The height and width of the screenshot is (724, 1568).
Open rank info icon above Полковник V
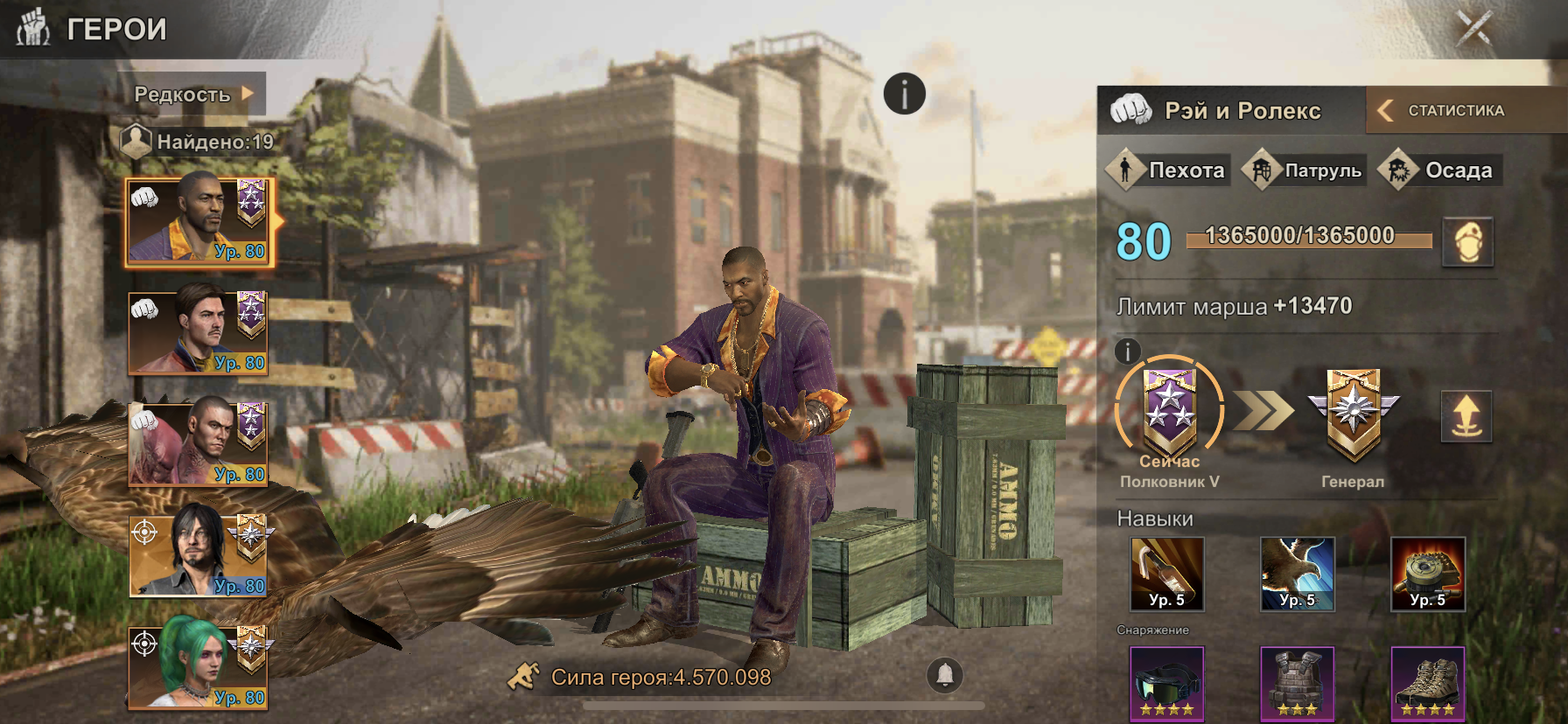[x=1128, y=352]
